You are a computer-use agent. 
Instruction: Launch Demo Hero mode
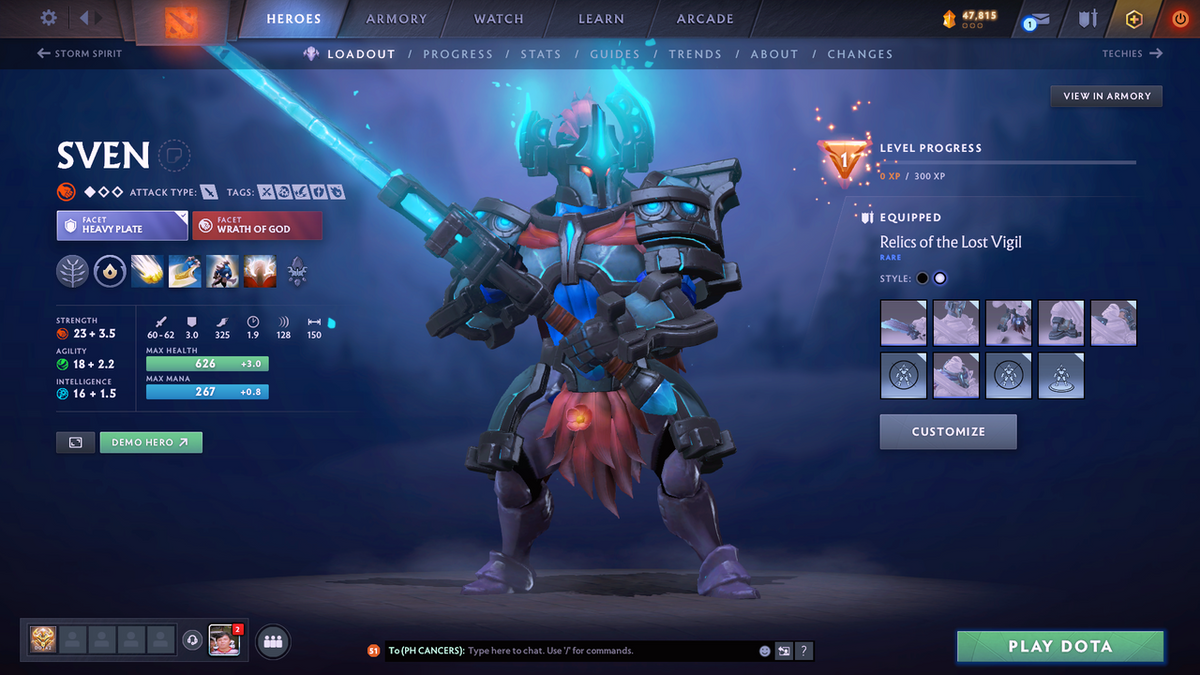coord(150,442)
